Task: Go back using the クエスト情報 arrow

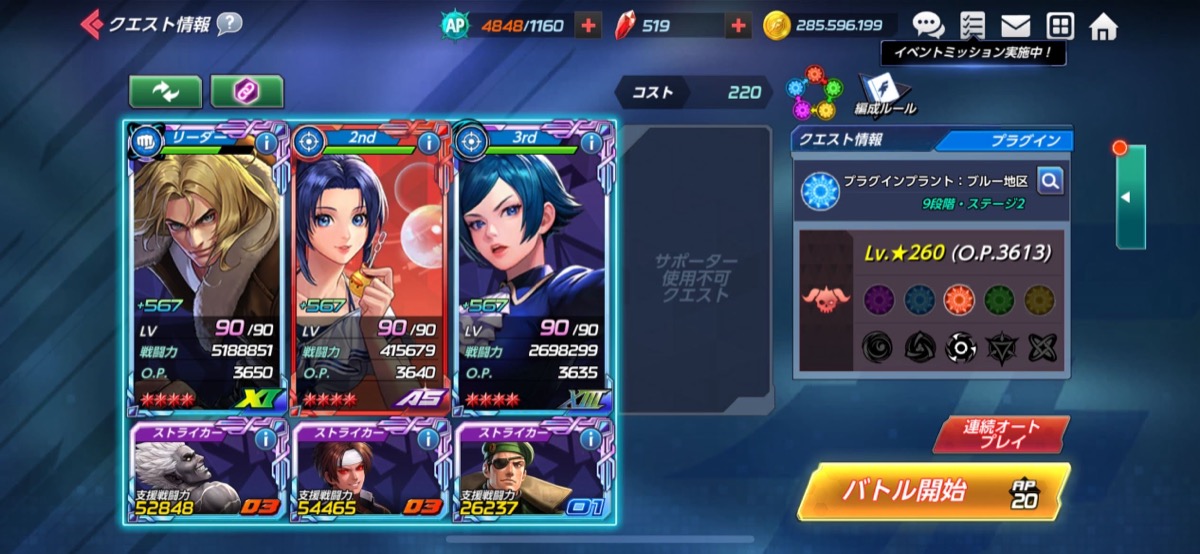Action: [92, 23]
